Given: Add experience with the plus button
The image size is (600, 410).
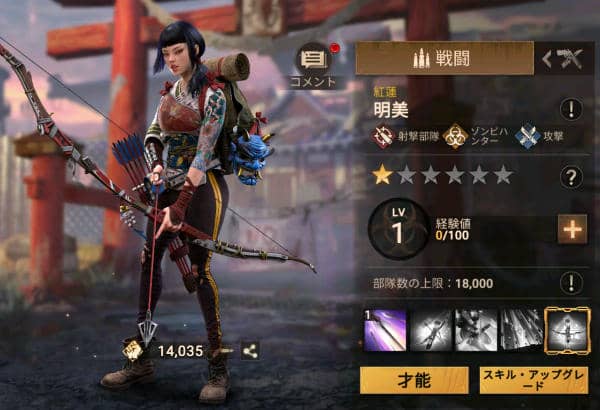Looking at the screenshot, I should point(572,230).
